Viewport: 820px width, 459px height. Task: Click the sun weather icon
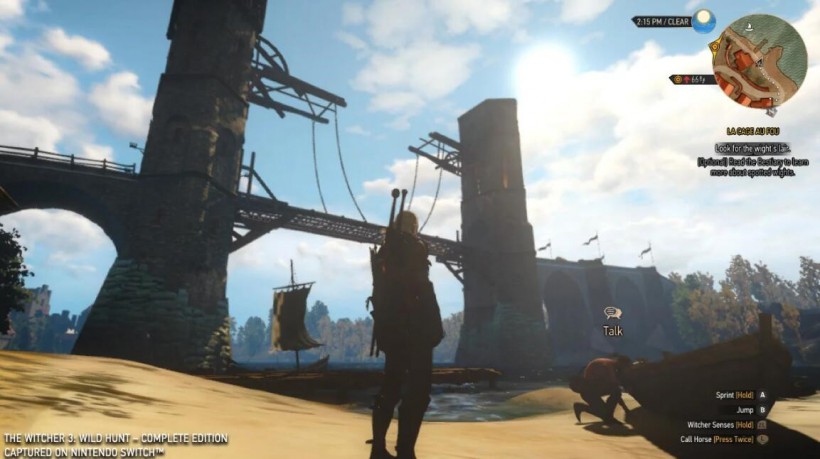[x=705, y=20]
